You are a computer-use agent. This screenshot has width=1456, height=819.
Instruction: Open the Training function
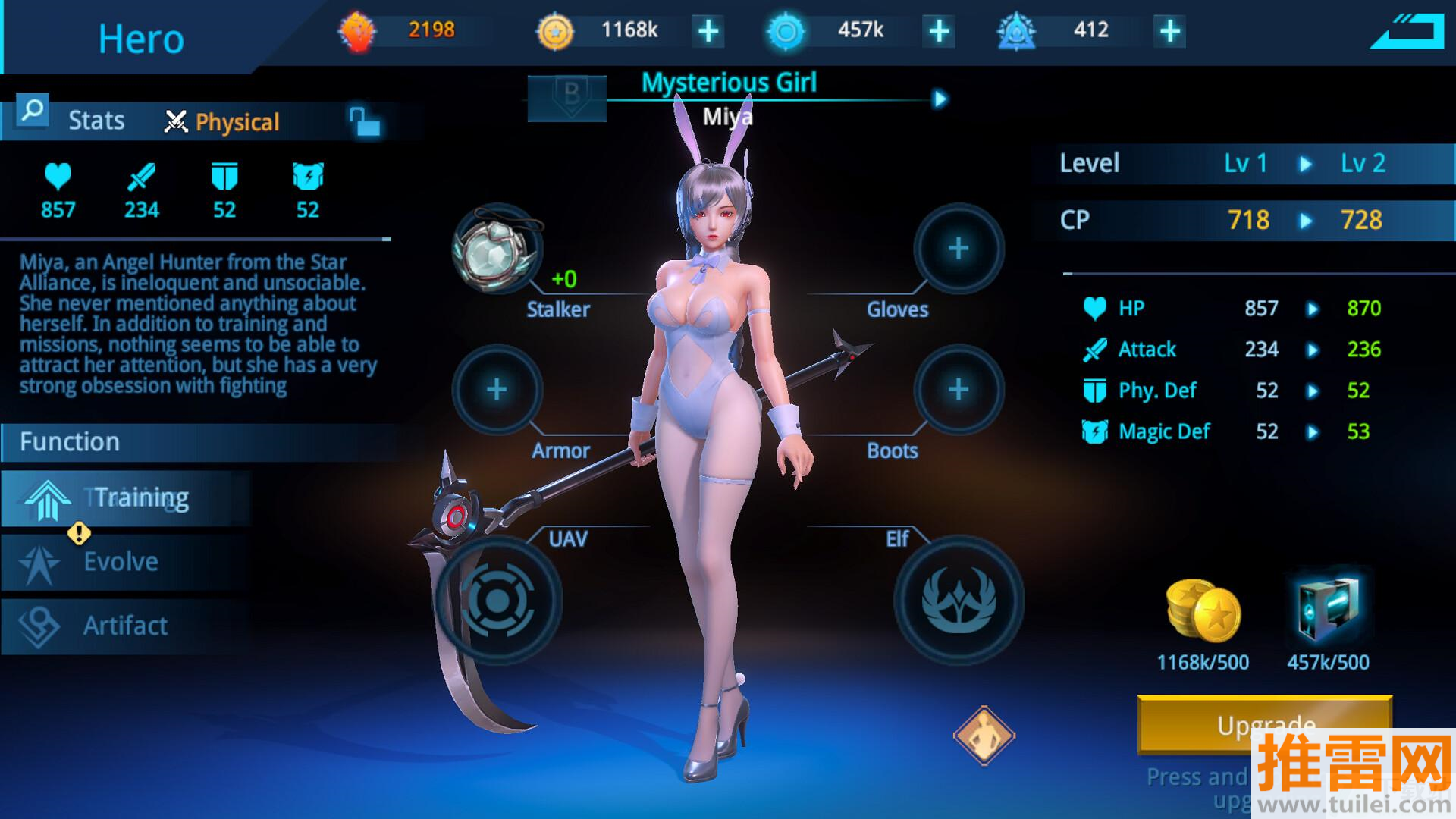click(x=126, y=498)
